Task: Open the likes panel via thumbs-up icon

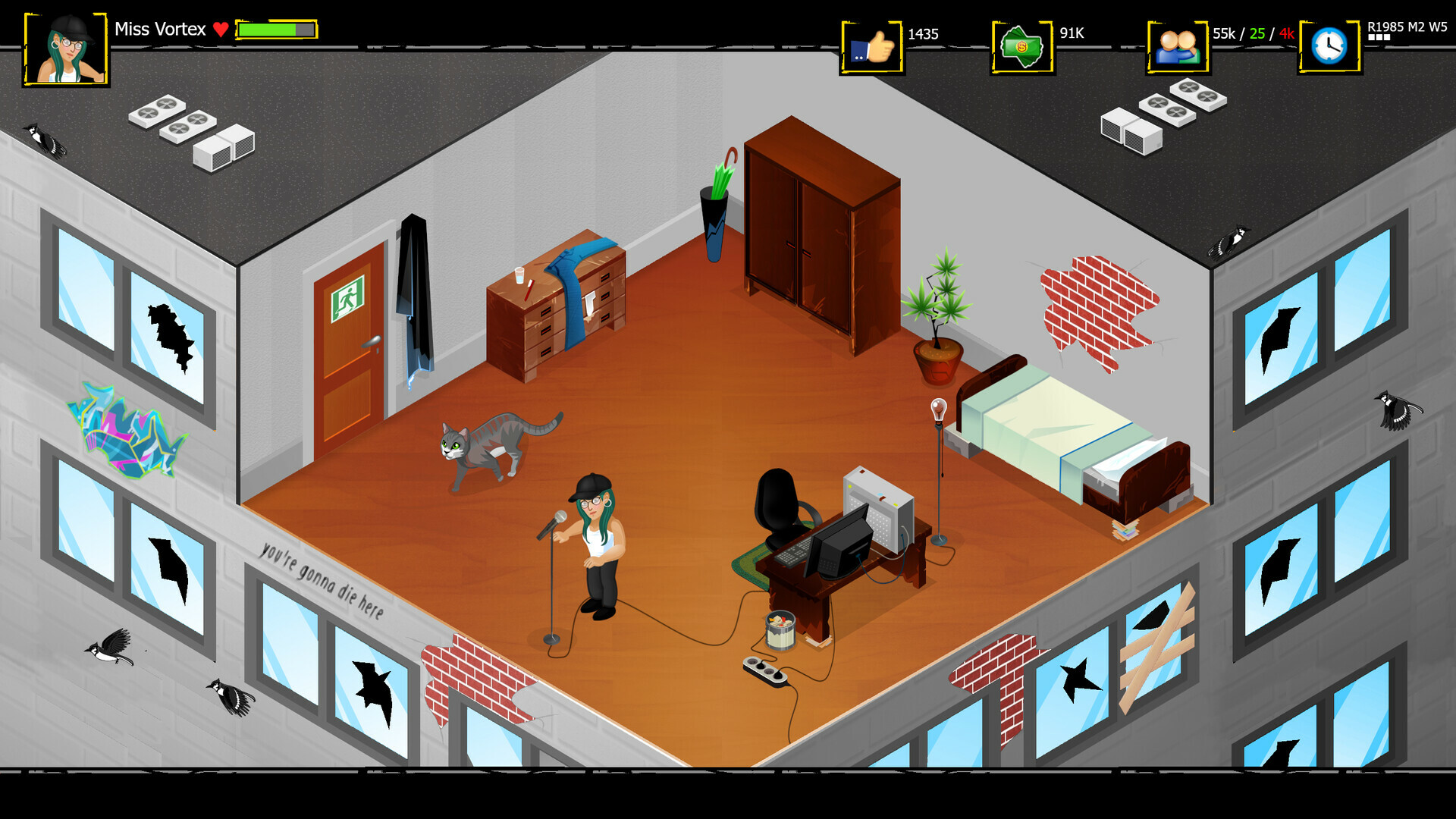Action: pyautogui.click(x=874, y=47)
